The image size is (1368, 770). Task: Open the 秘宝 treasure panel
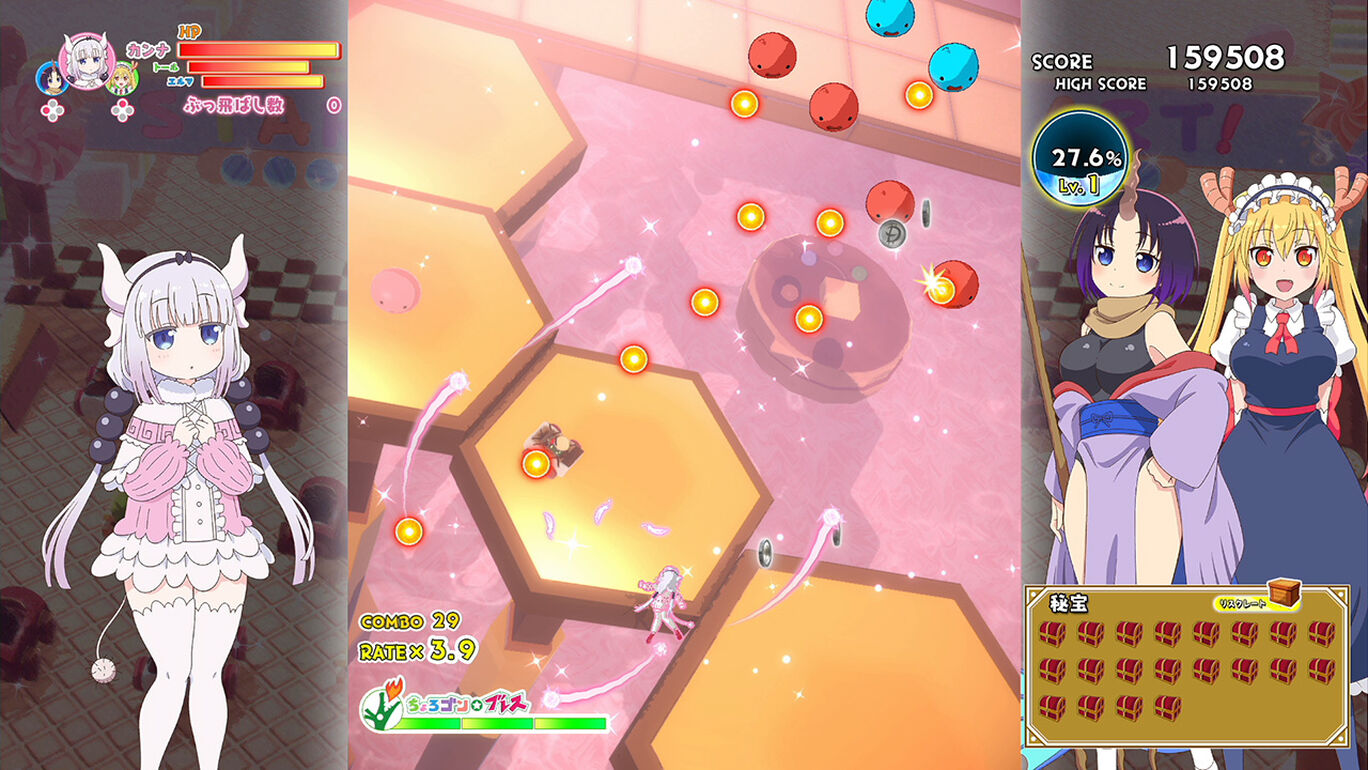click(1186, 665)
